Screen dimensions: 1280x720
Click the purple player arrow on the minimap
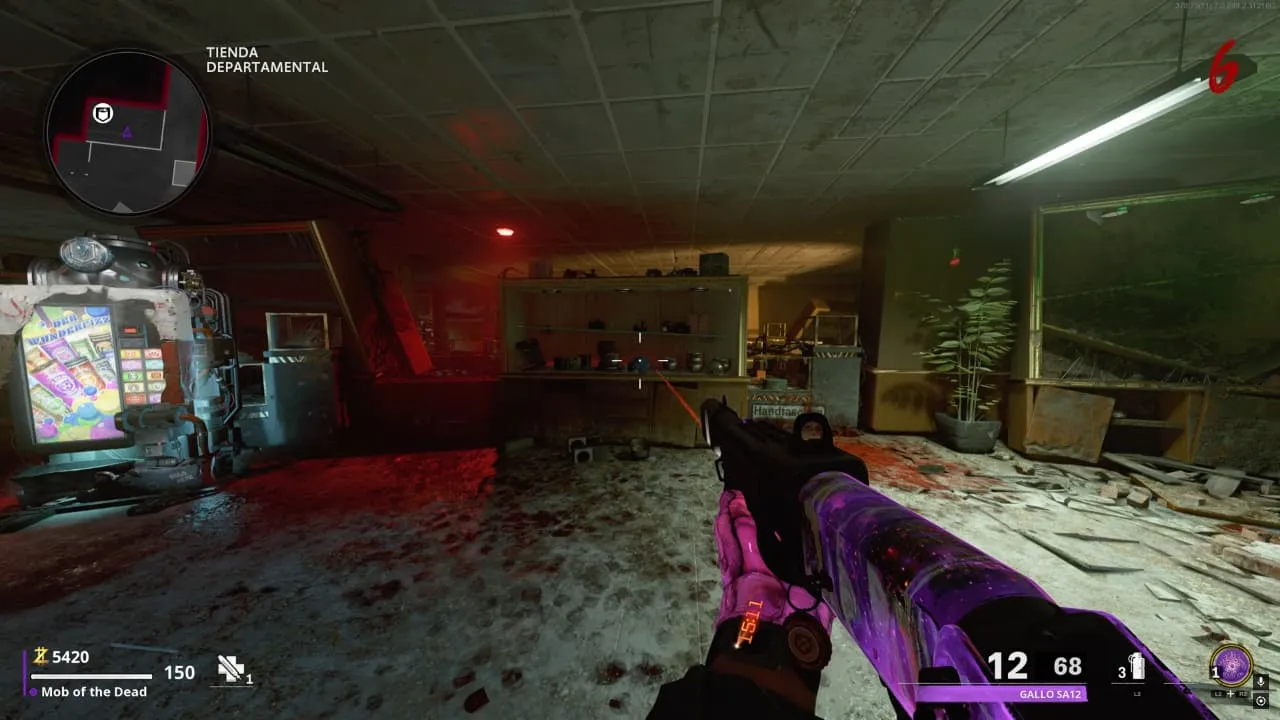(127, 132)
